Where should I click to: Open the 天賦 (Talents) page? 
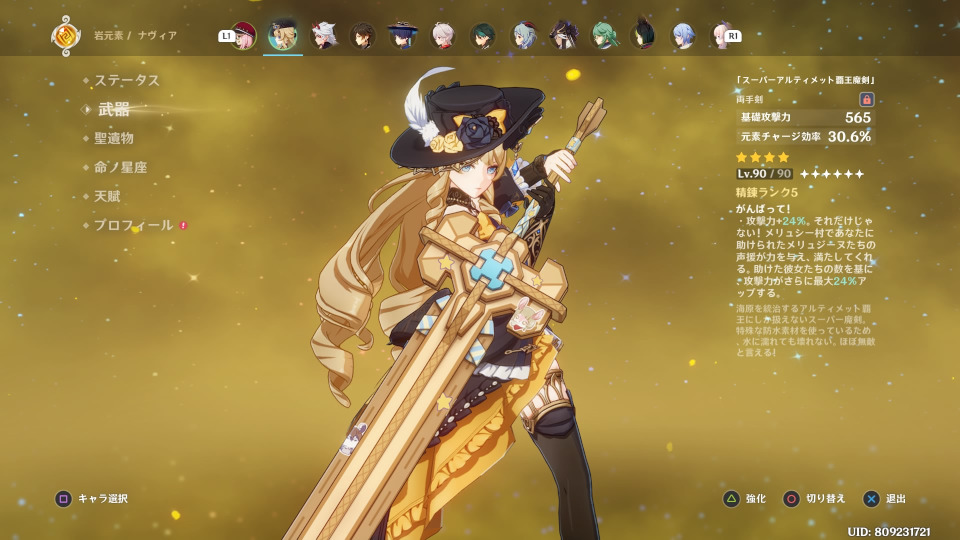tap(107, 196)
